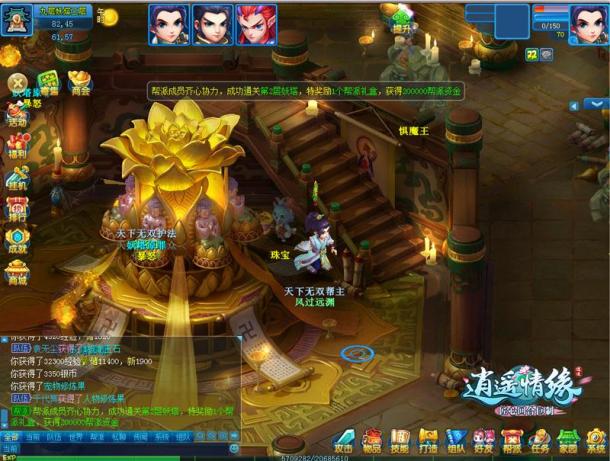This screenshot has height=461, width=610.
Task: Open the 活动 events menu
Action: click(x=17, y=115)
